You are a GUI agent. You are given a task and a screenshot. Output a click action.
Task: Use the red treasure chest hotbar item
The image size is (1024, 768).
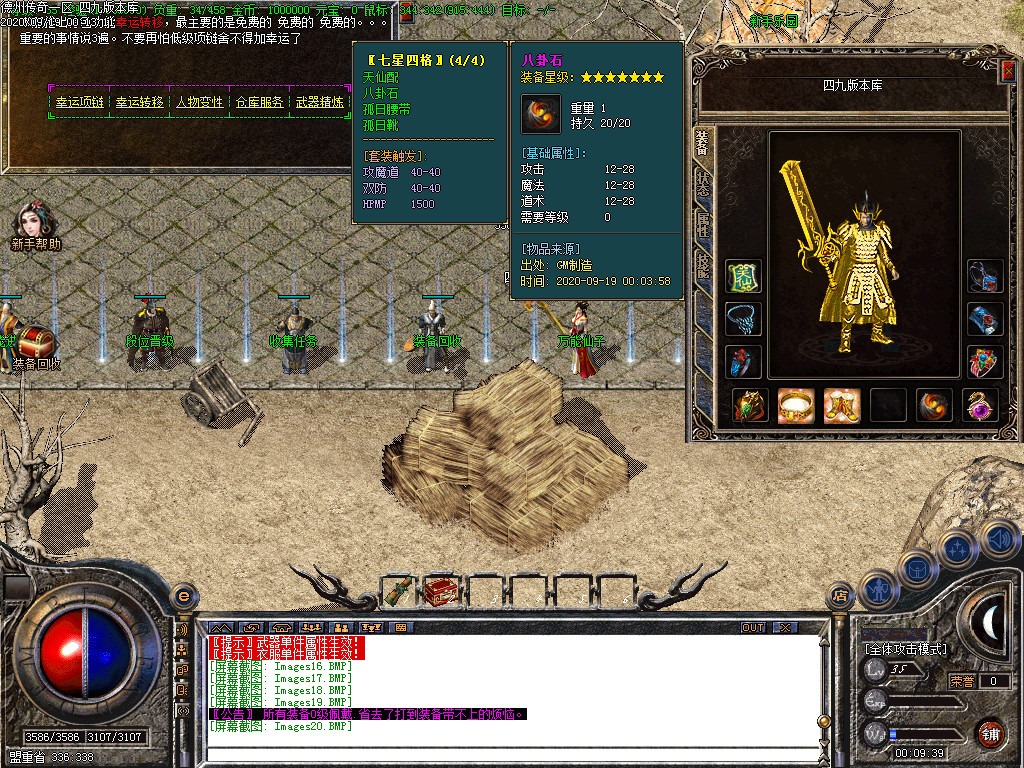pos(441,593)
